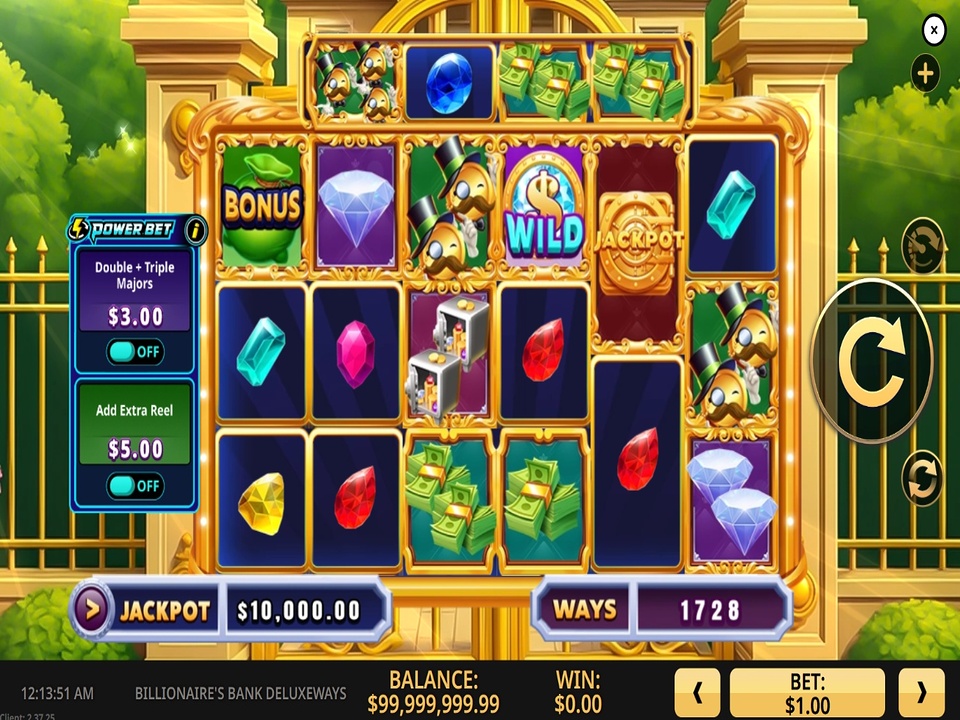
Task: Start autoplay with the small looping arrows icon
Action: click(x=921, y=478)
